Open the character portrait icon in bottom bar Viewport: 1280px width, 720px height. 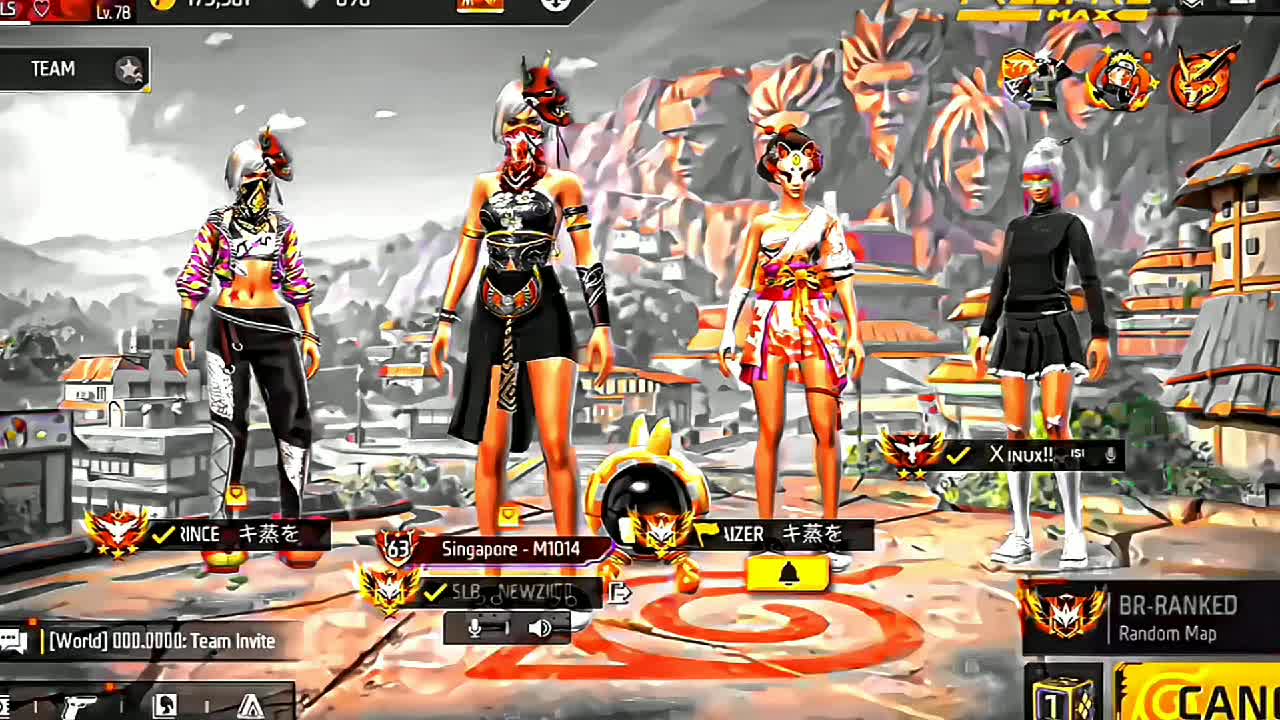165,705
